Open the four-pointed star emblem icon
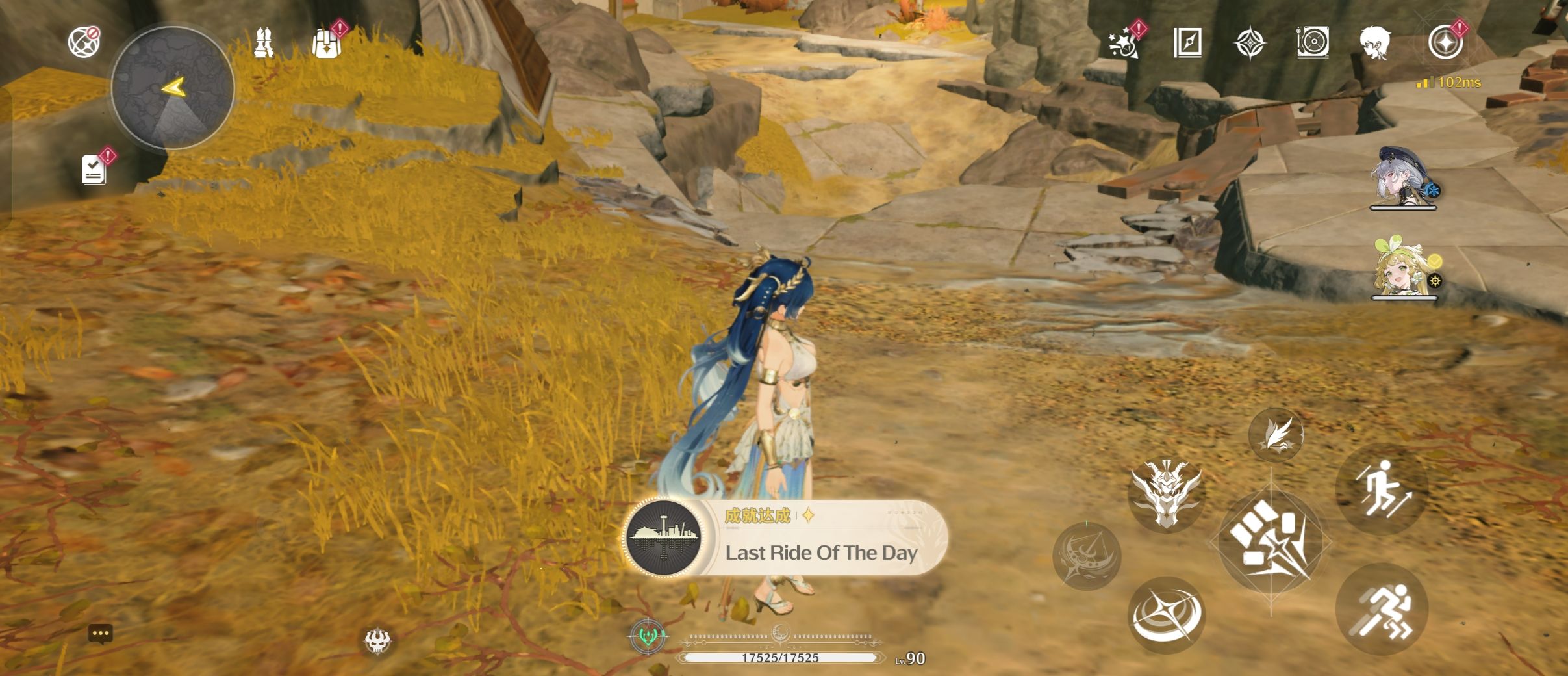Image resolution: width=1568 pixels, height=676 pixels. tap(1250, 44)
